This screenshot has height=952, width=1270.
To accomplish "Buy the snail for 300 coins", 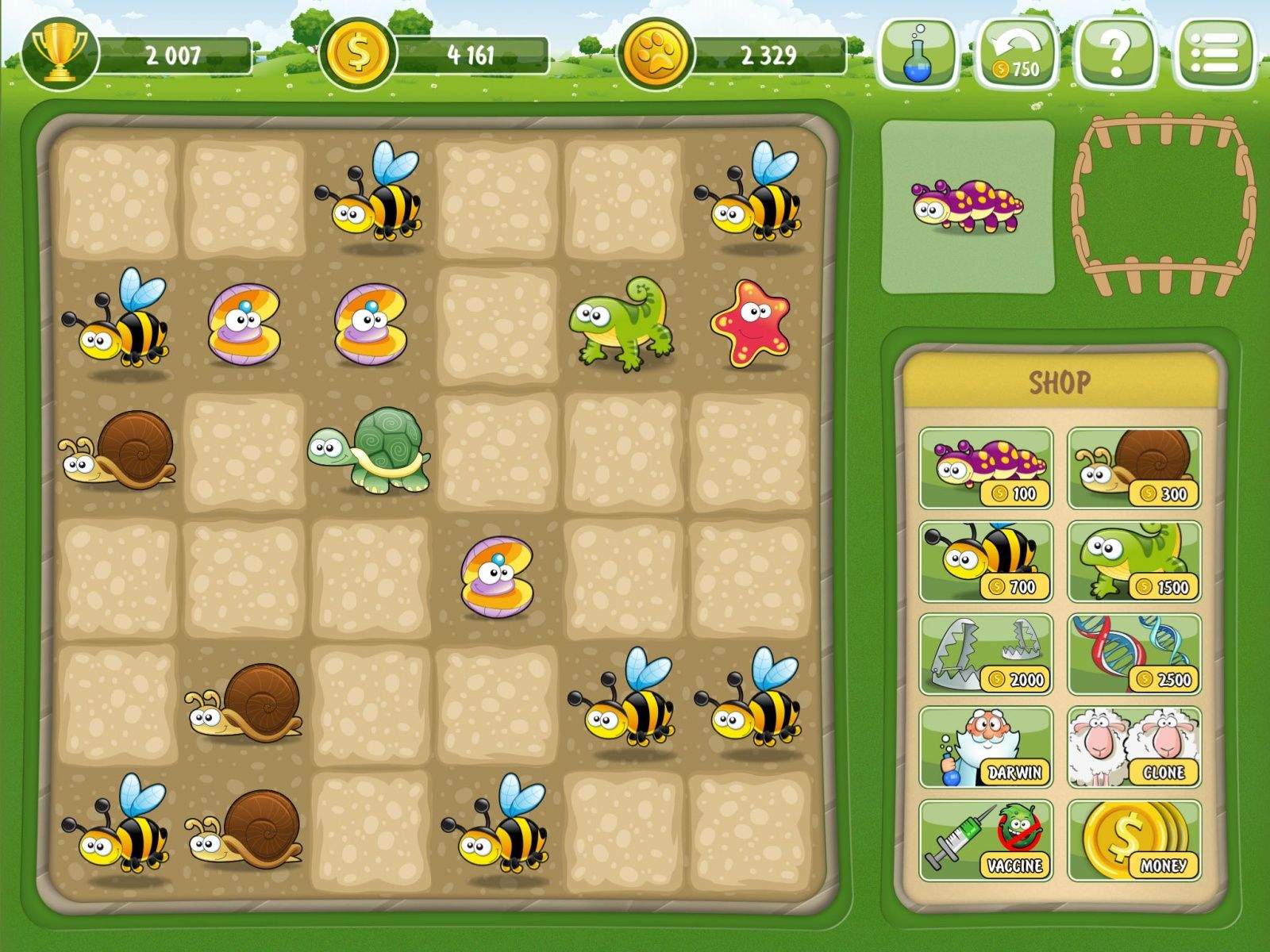I will click(1134, 468).
